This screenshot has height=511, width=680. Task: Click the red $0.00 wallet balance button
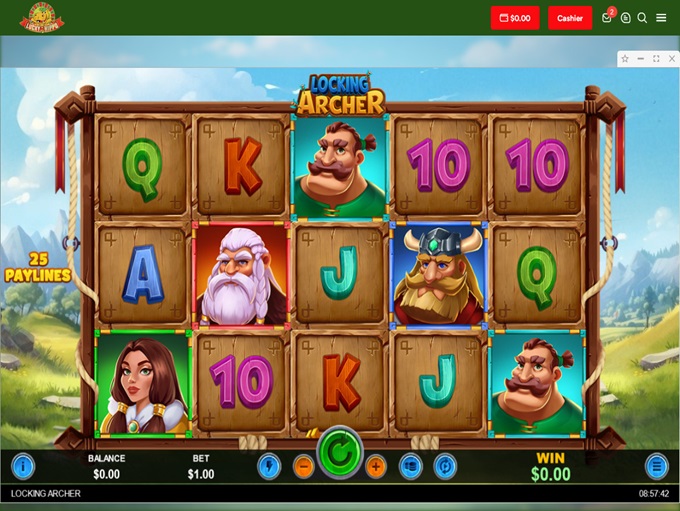(515, 18)
